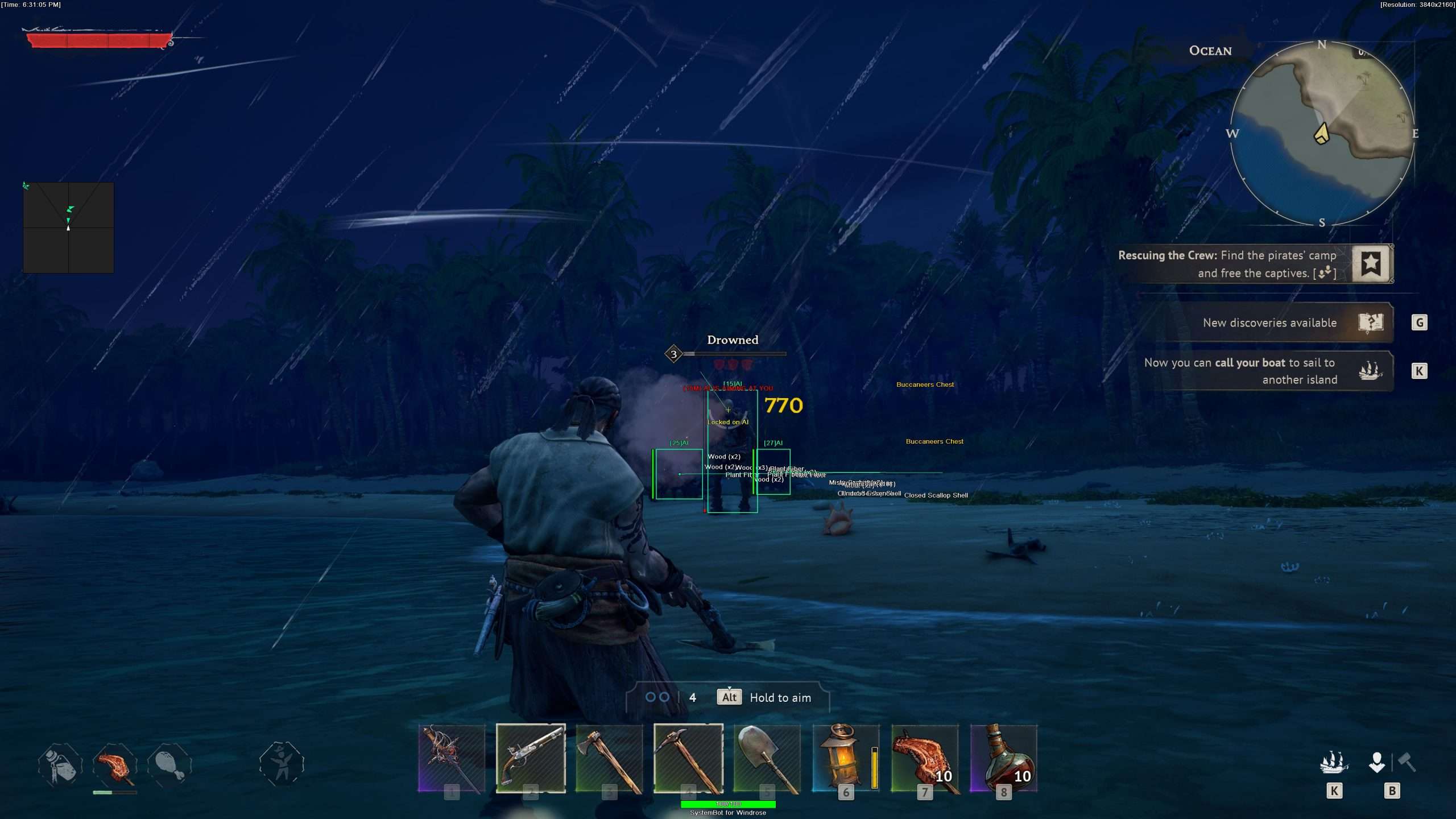Viewport: 1456px width, 819px height.
Task: Choose the wooden axe in the hotbar
Action: [x=609, y=758]
